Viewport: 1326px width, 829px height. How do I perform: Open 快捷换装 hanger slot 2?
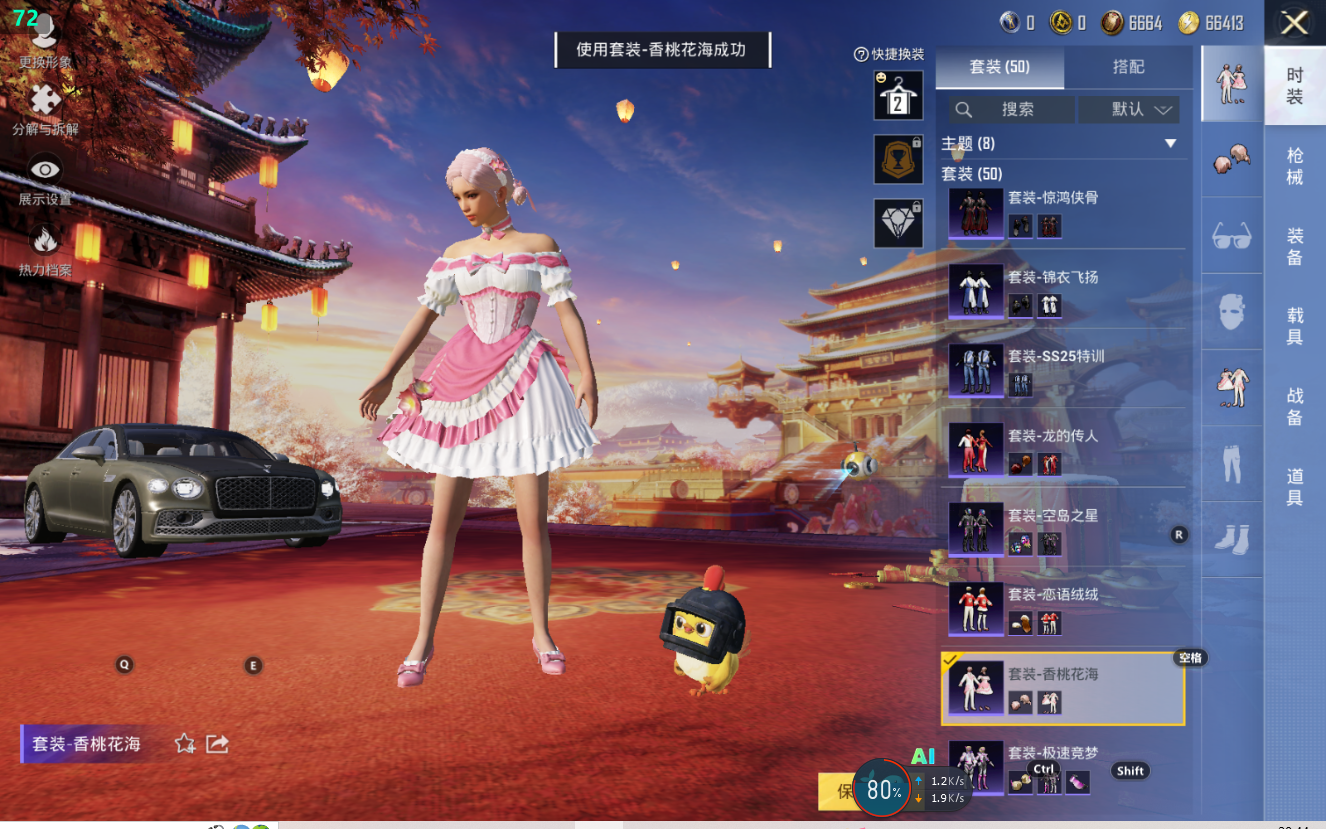(x=898, y=96)
